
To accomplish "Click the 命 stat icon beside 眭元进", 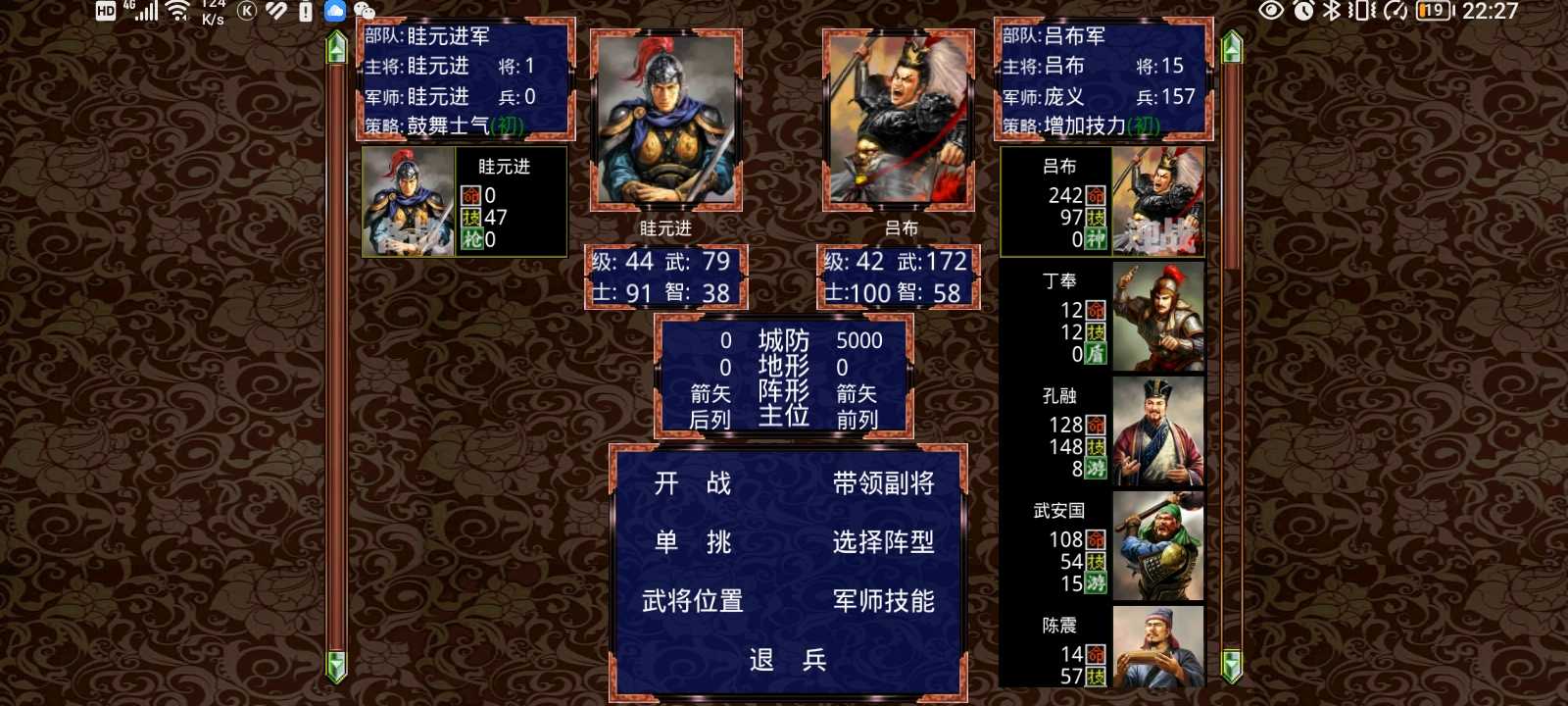I will [473, 195].
